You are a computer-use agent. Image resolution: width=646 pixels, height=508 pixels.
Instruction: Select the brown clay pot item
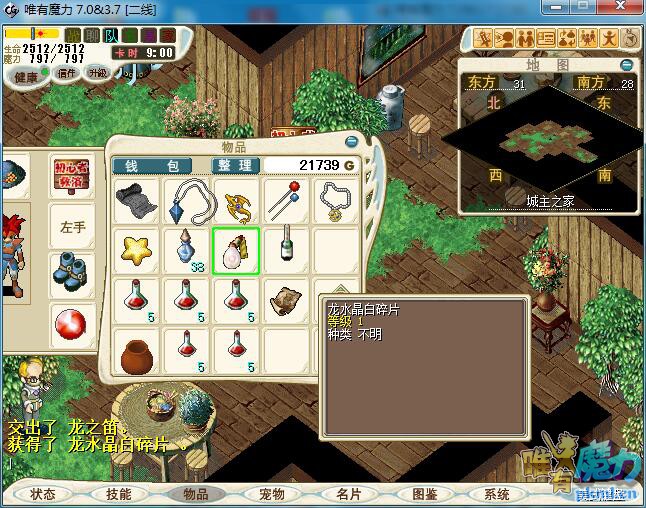pyautogui.click(x=136, y=352)
